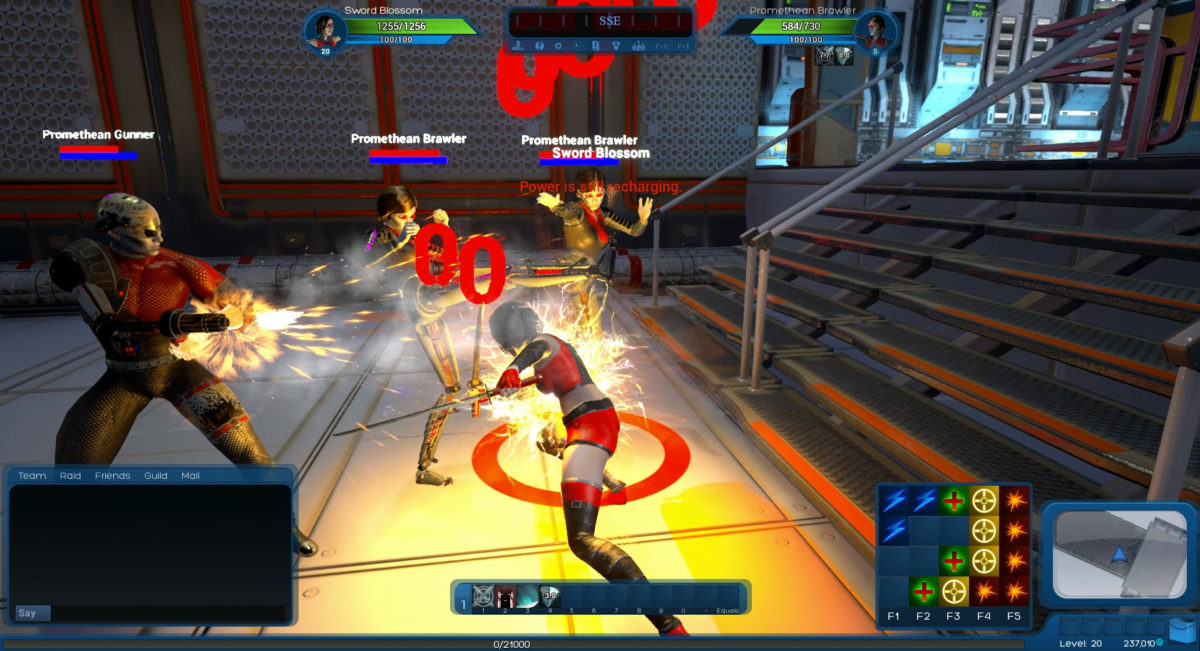The width and height of the screenshot is (1200, 651).
Task: Open the settings gear icon
Action: (558, 46)
